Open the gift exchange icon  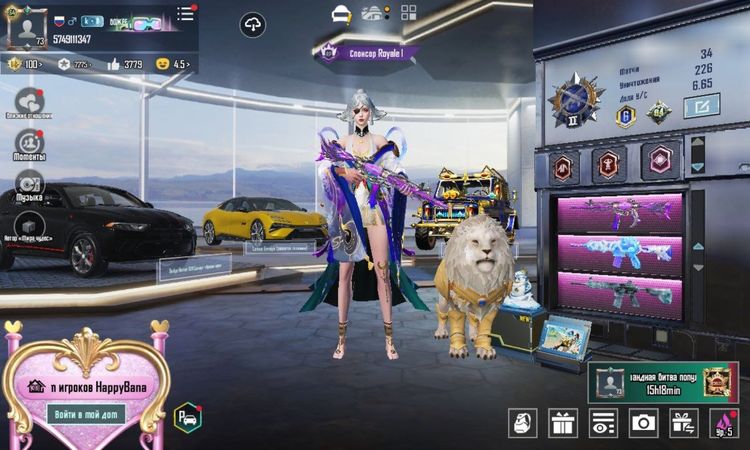[x=684, y=423]
